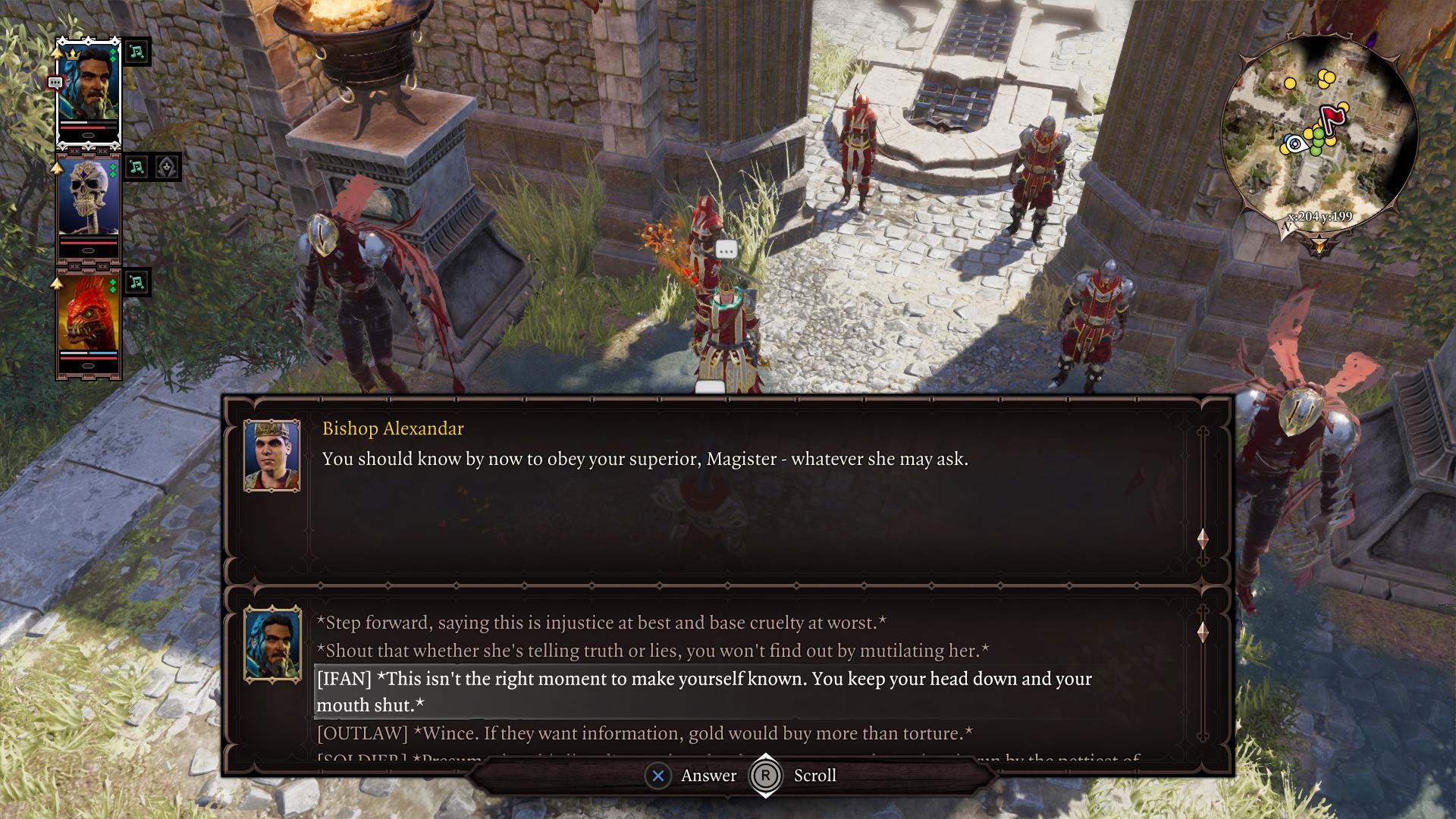
Task: Click the status icon beside Ifan's portrait
Action: [137, 52]
